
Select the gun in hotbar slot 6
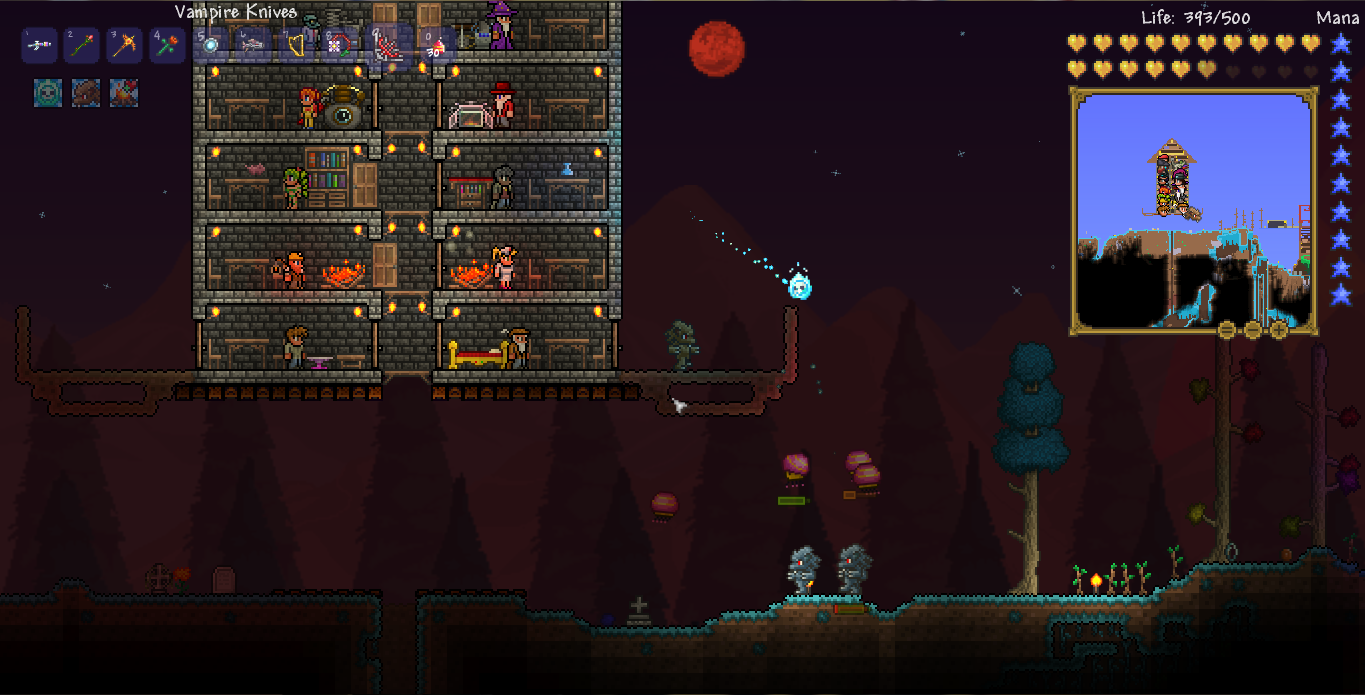[x=254, y=46]
